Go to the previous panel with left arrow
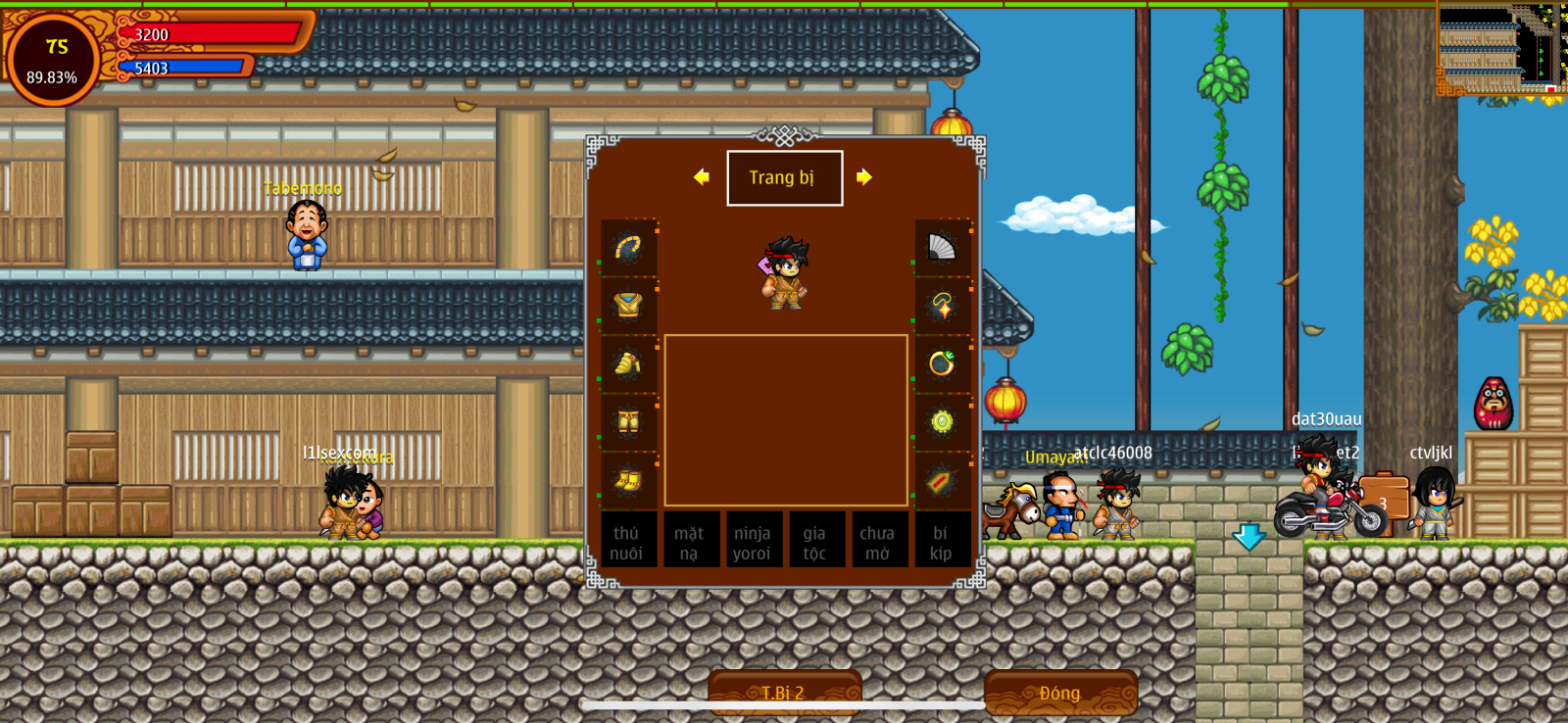The width and height of the screenshot is (1568, 723). coord(701,177)
